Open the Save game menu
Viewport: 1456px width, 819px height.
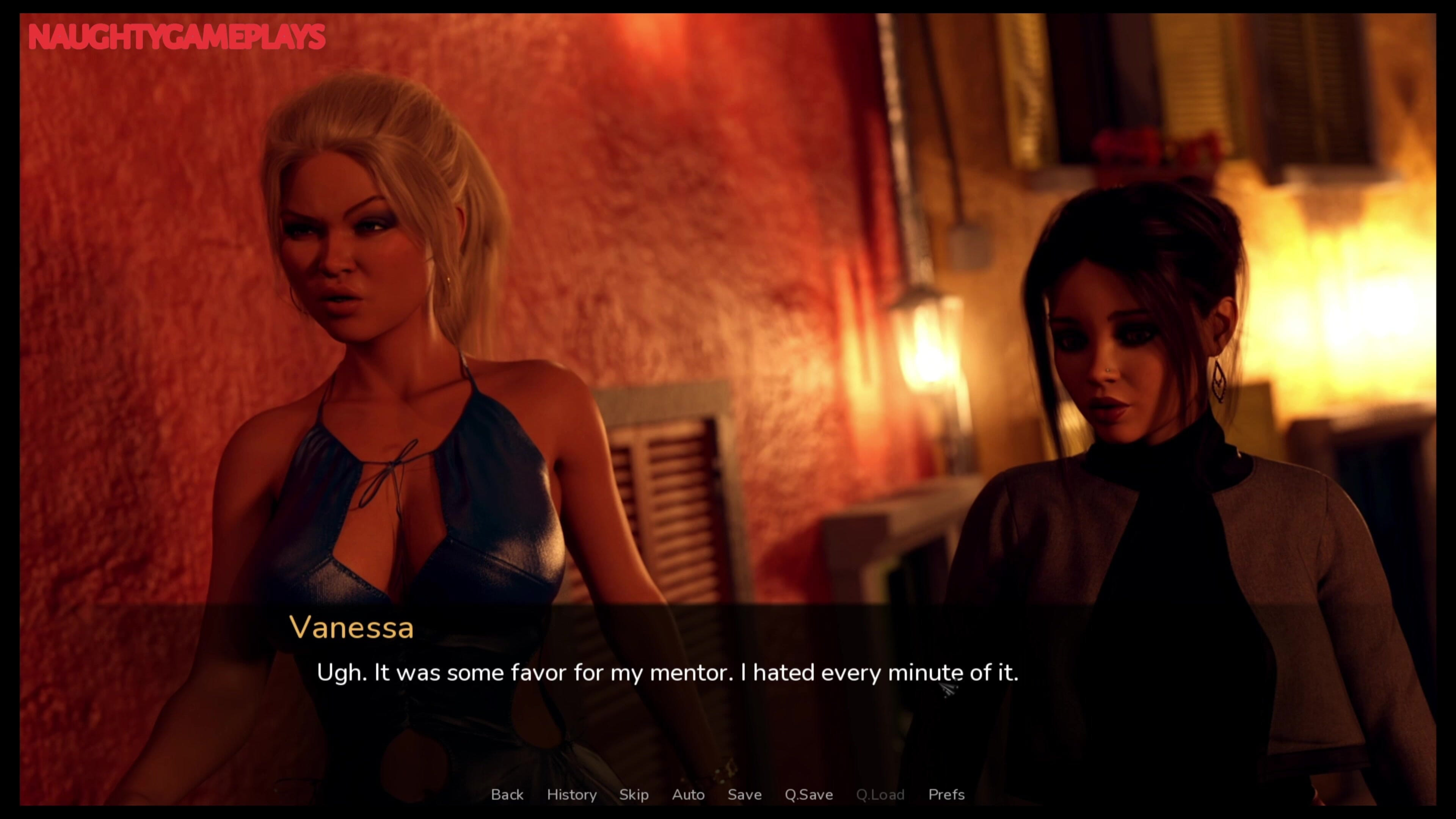coord(744,795)
